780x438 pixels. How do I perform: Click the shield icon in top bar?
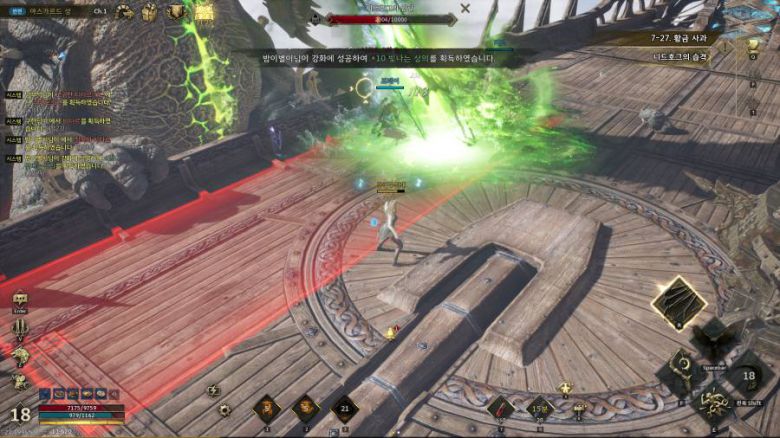click(176, 12)
